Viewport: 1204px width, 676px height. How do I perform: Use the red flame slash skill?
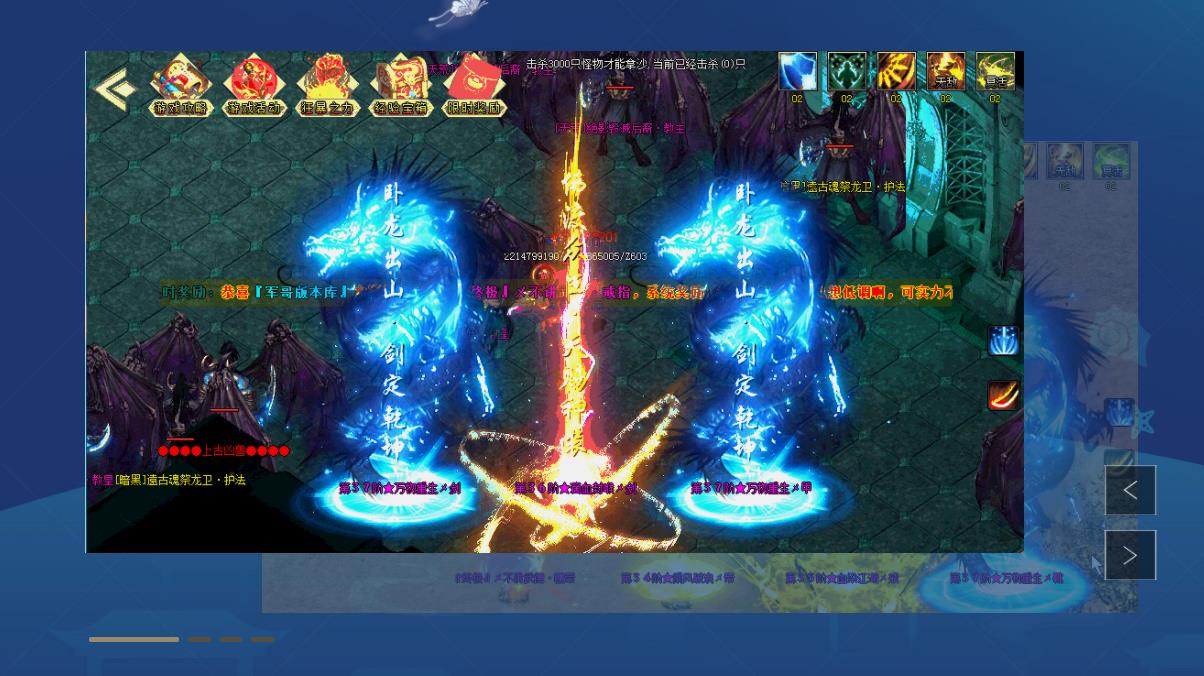(x=1003, y=396)
